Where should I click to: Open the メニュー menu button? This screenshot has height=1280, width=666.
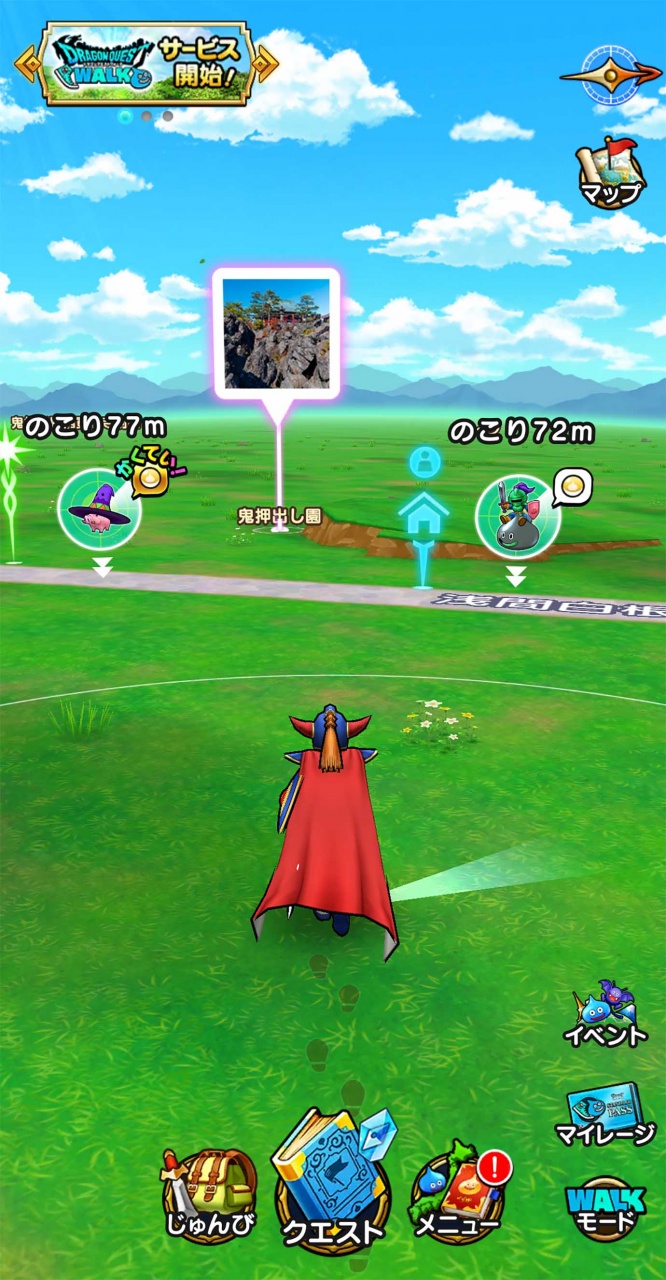tap(458, 1197)
